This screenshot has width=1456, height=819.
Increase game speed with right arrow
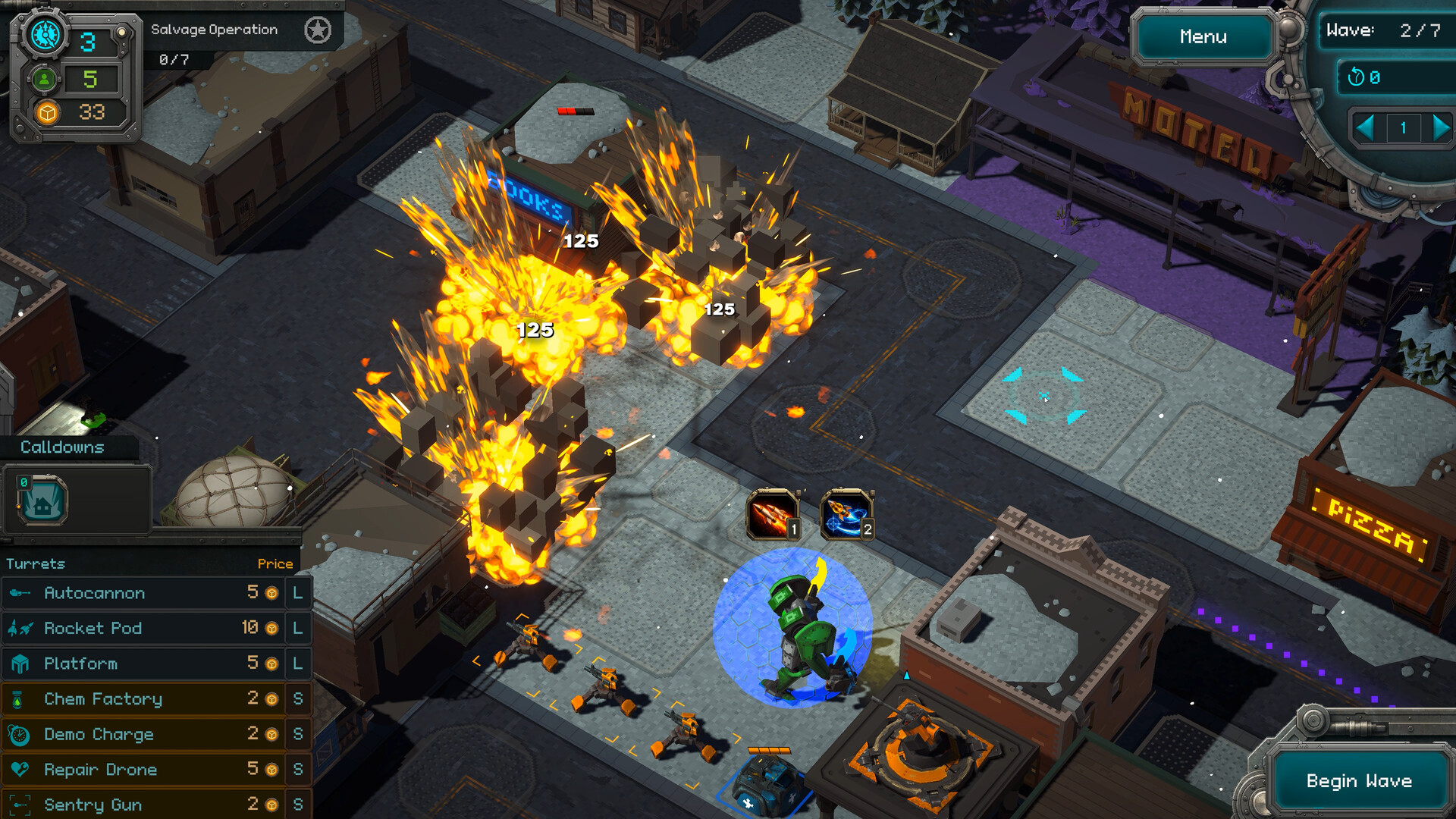[x=1440, y=127]
